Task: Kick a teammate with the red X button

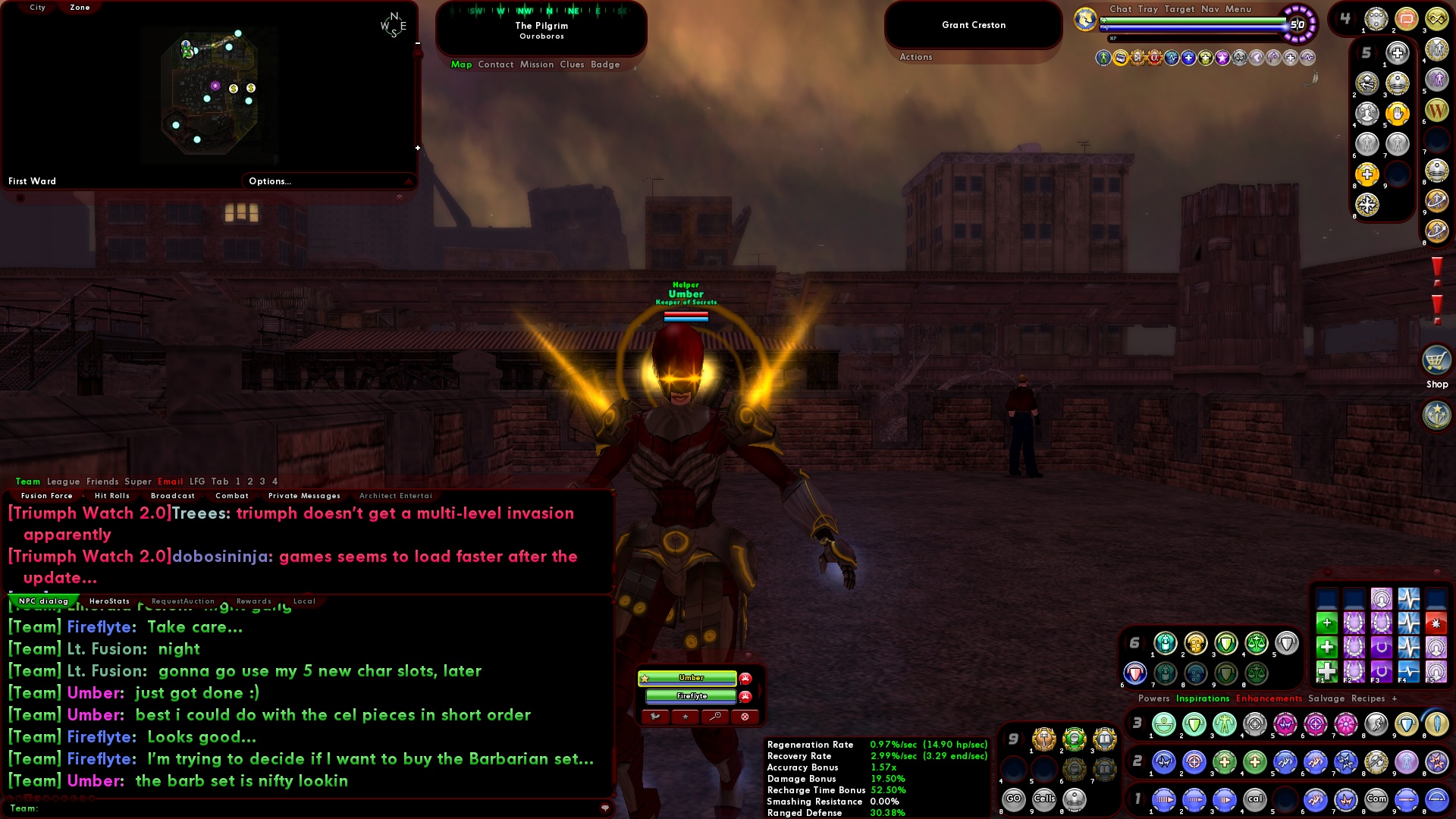Action: [x=745, y=718]
